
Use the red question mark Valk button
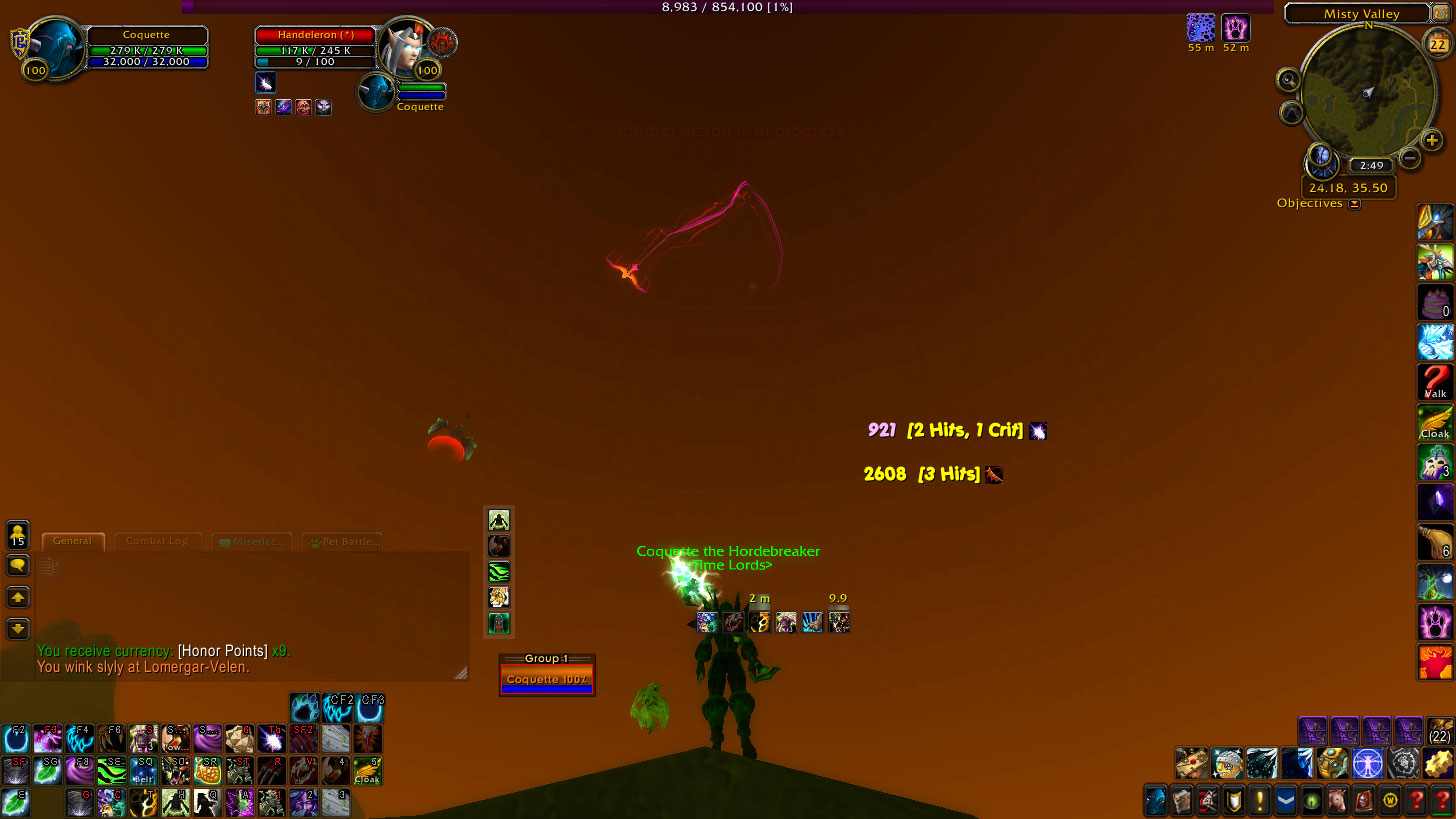click(x=1435, y=382)
